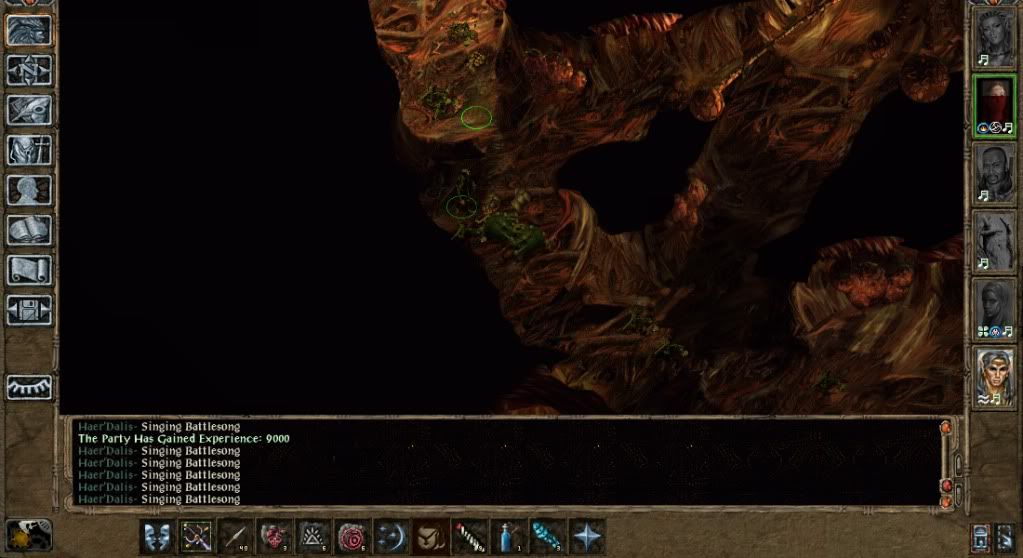The image size is (1023, 558).
Task: Activate the four-pointed star ability button
Action: pos(585,536)
